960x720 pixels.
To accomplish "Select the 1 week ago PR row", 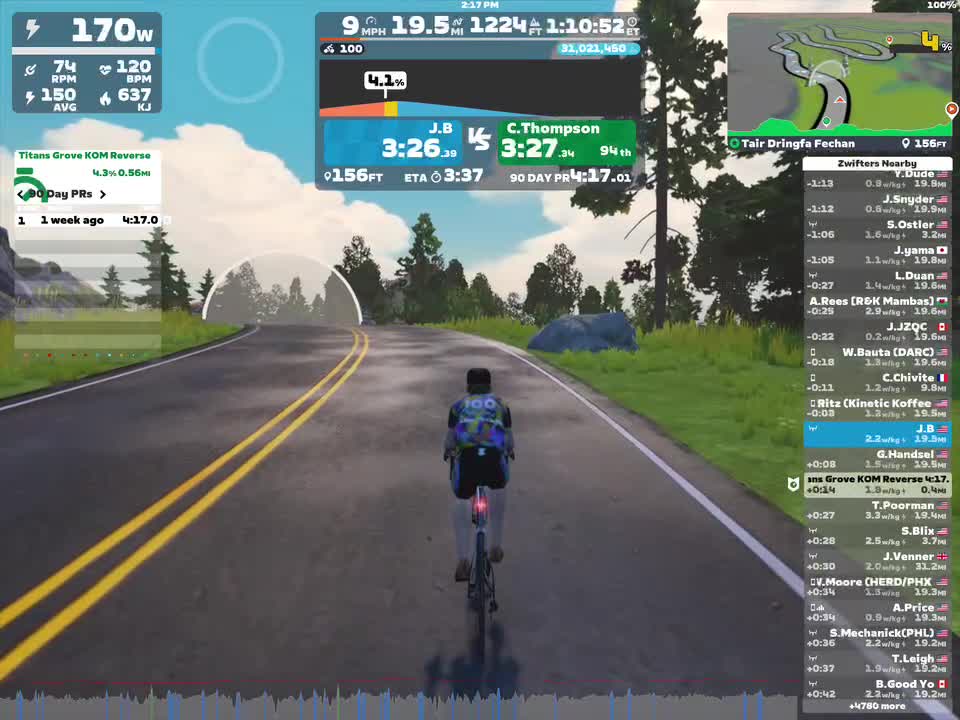I will pyautogui.click(x=88, y=220).
